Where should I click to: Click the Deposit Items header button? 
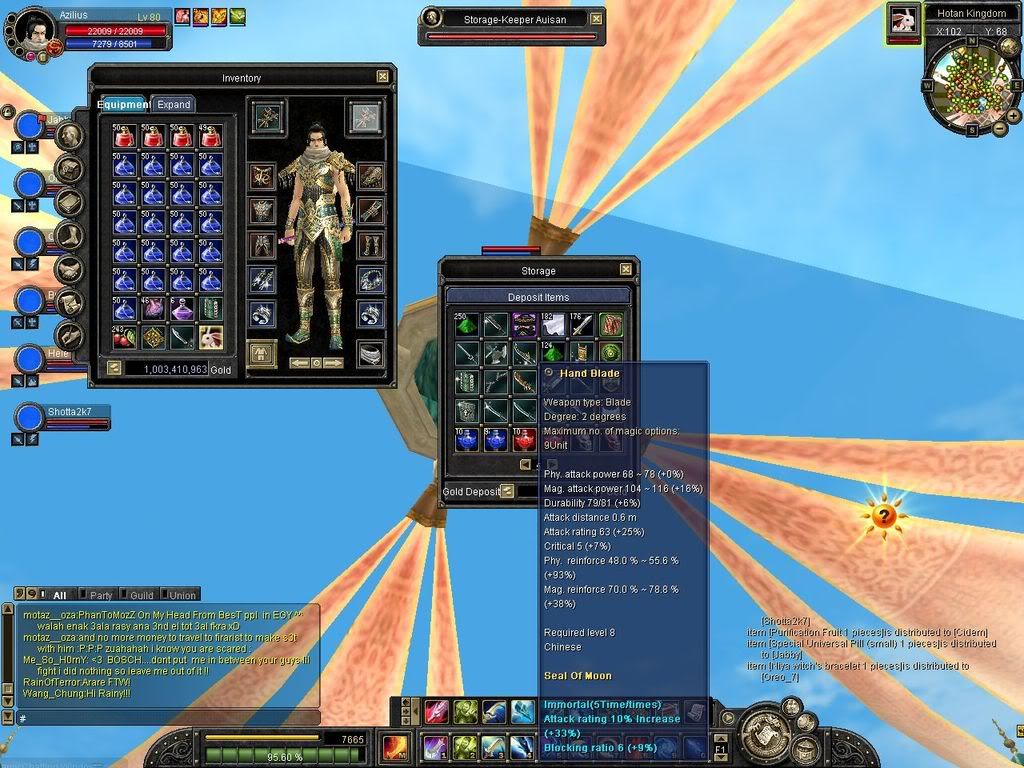[x=538, y=297]
